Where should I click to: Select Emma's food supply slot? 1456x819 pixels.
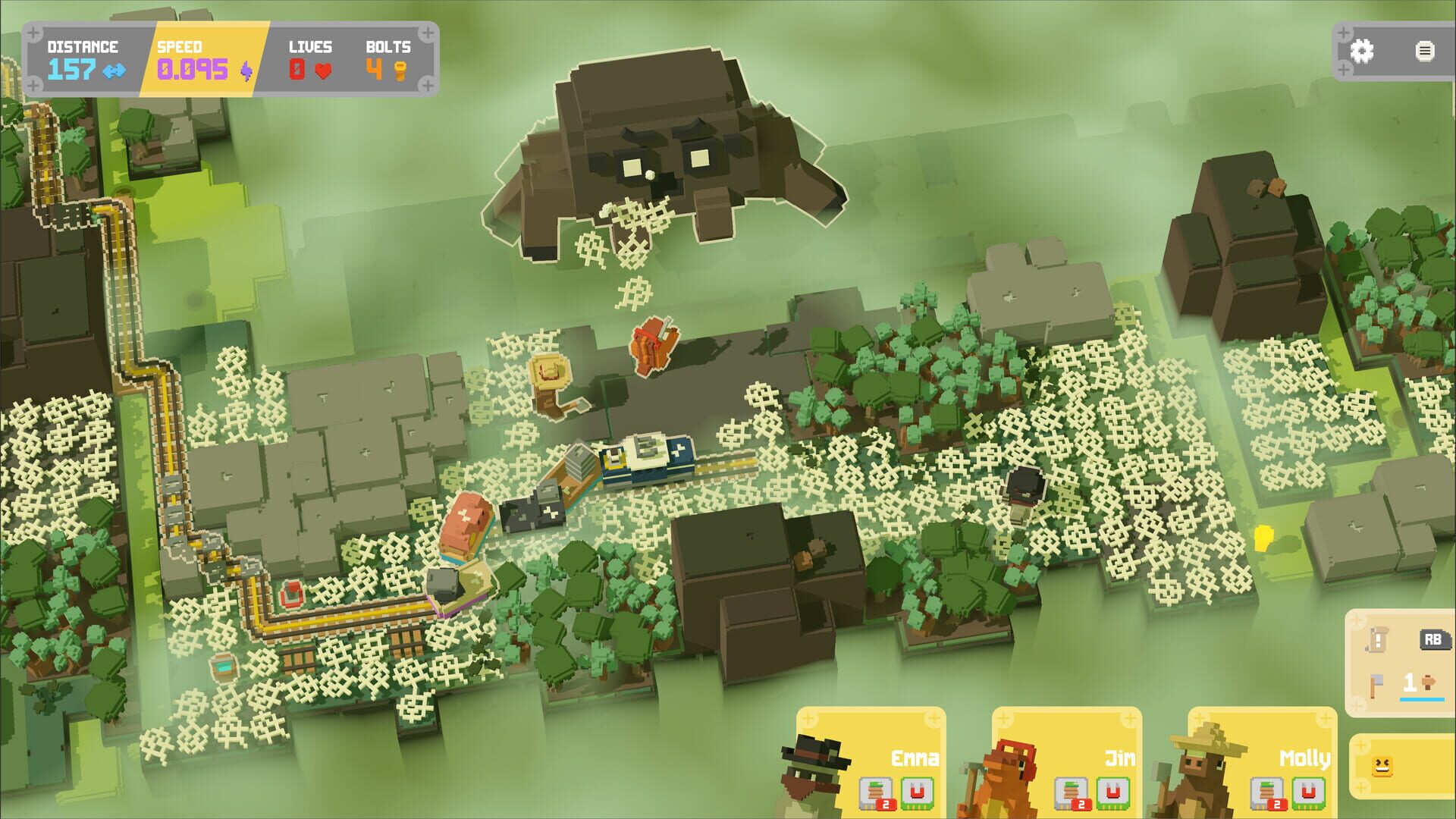coord(875,792)
